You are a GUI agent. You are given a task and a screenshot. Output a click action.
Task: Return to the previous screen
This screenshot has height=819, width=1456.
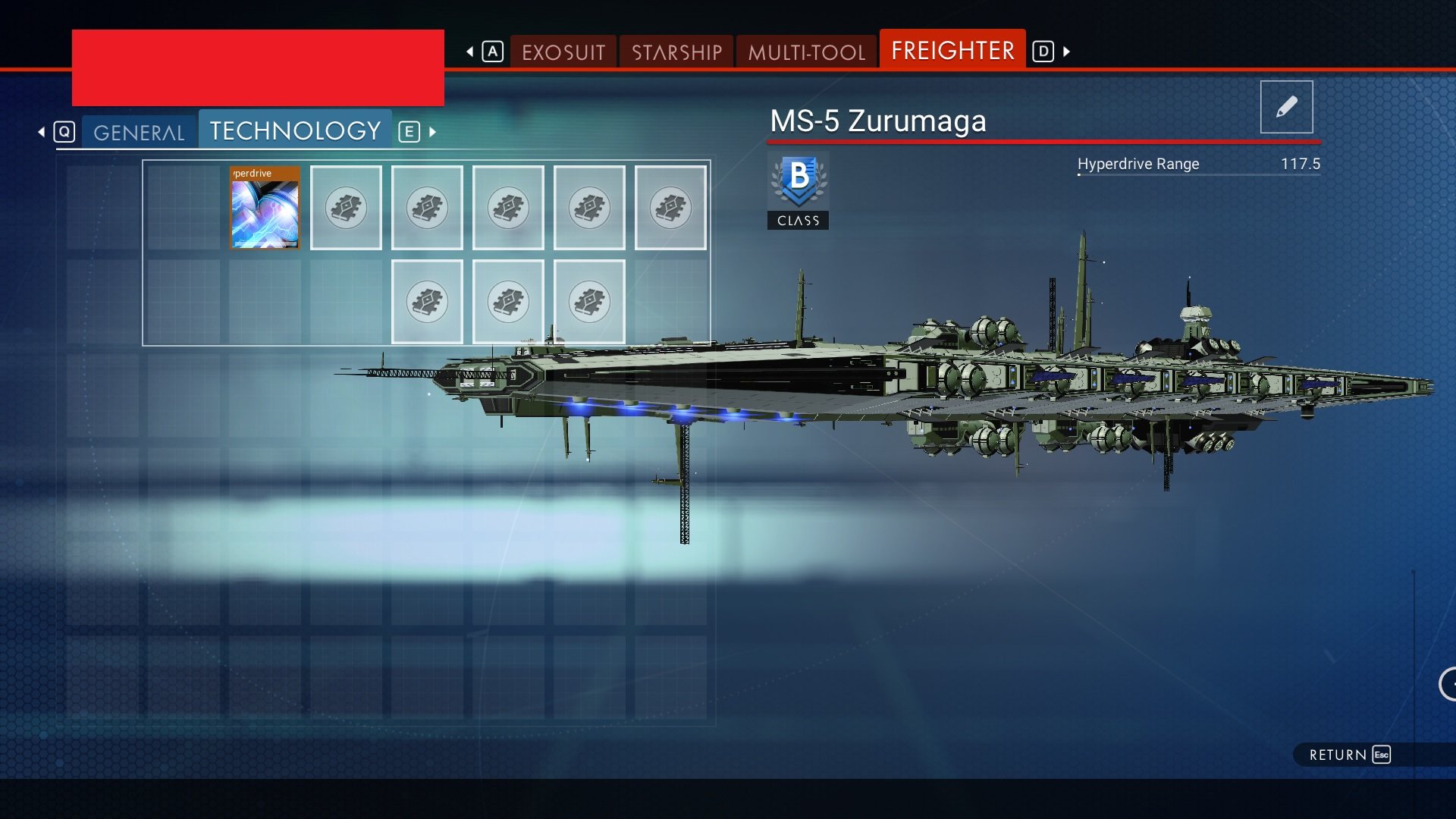coord(1348,755)
